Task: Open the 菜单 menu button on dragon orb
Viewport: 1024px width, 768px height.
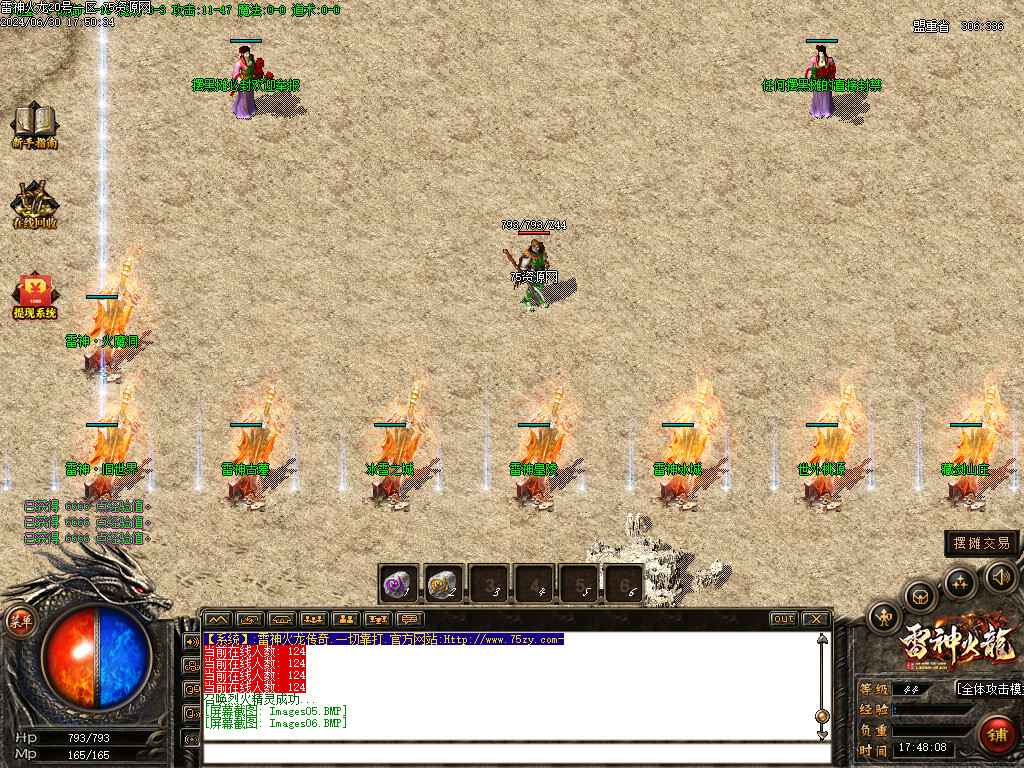Action: 20,620
